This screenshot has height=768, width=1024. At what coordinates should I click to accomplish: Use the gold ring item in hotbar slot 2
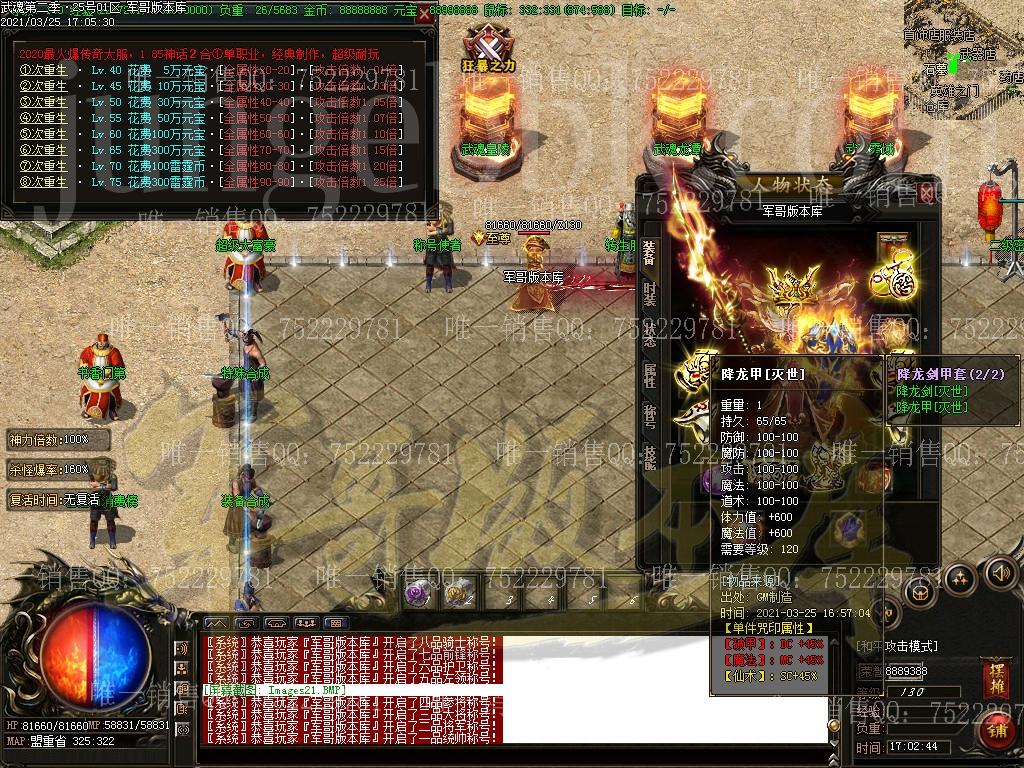tap(459, 593)
